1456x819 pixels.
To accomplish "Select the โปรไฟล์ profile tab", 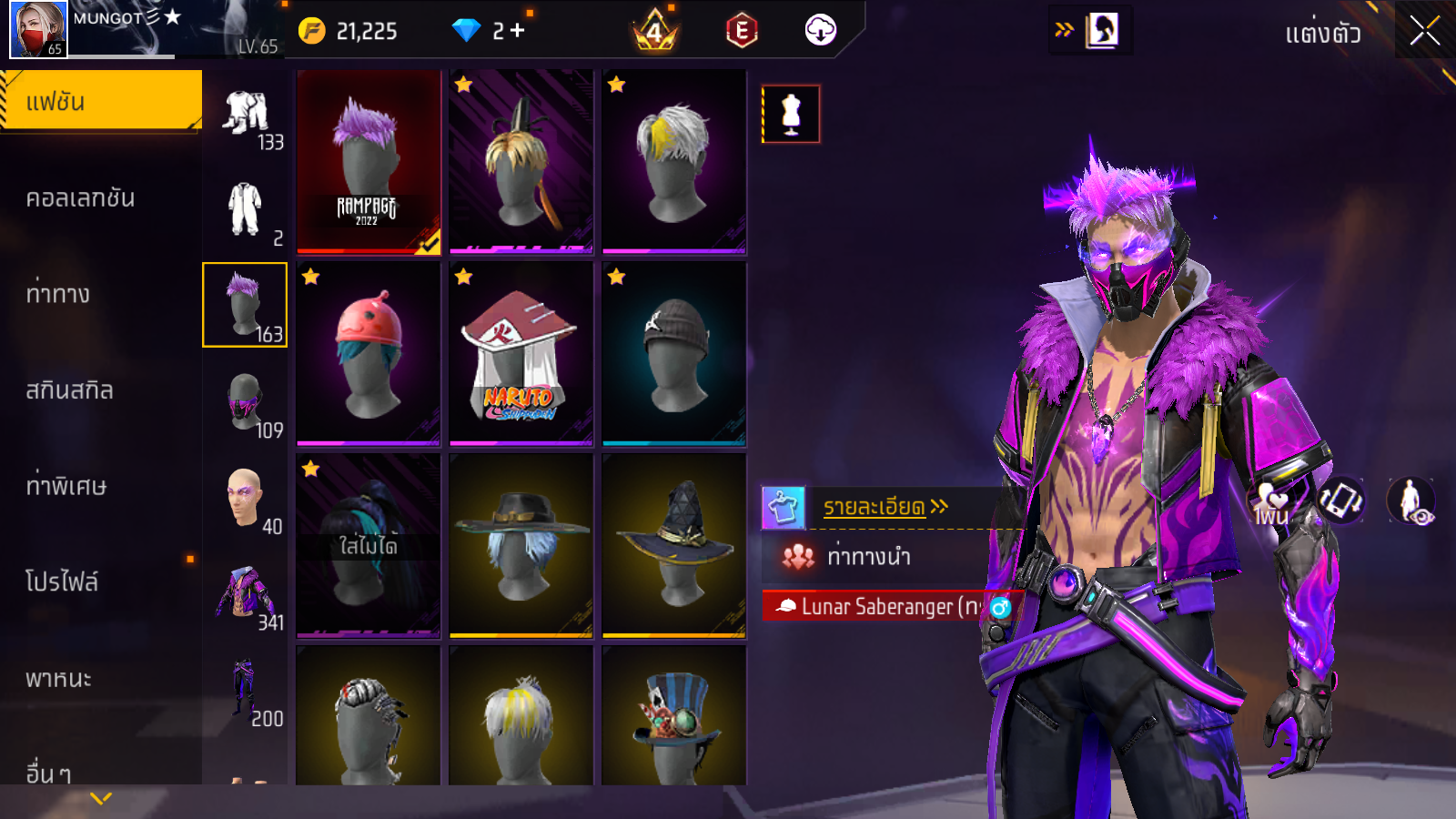I will (x=62, y=582).
